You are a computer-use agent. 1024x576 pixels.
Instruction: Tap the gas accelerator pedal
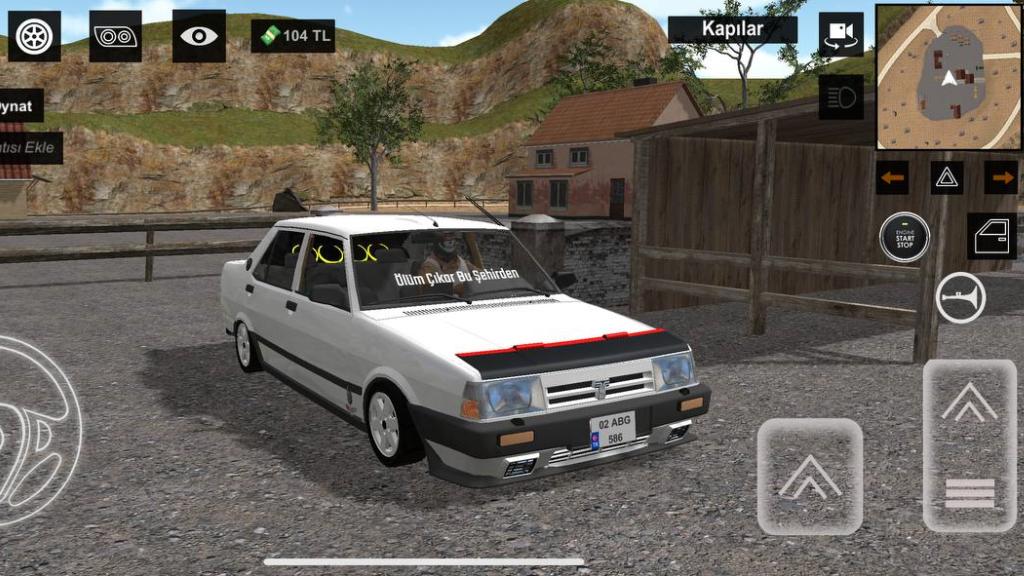coord(969,445)
